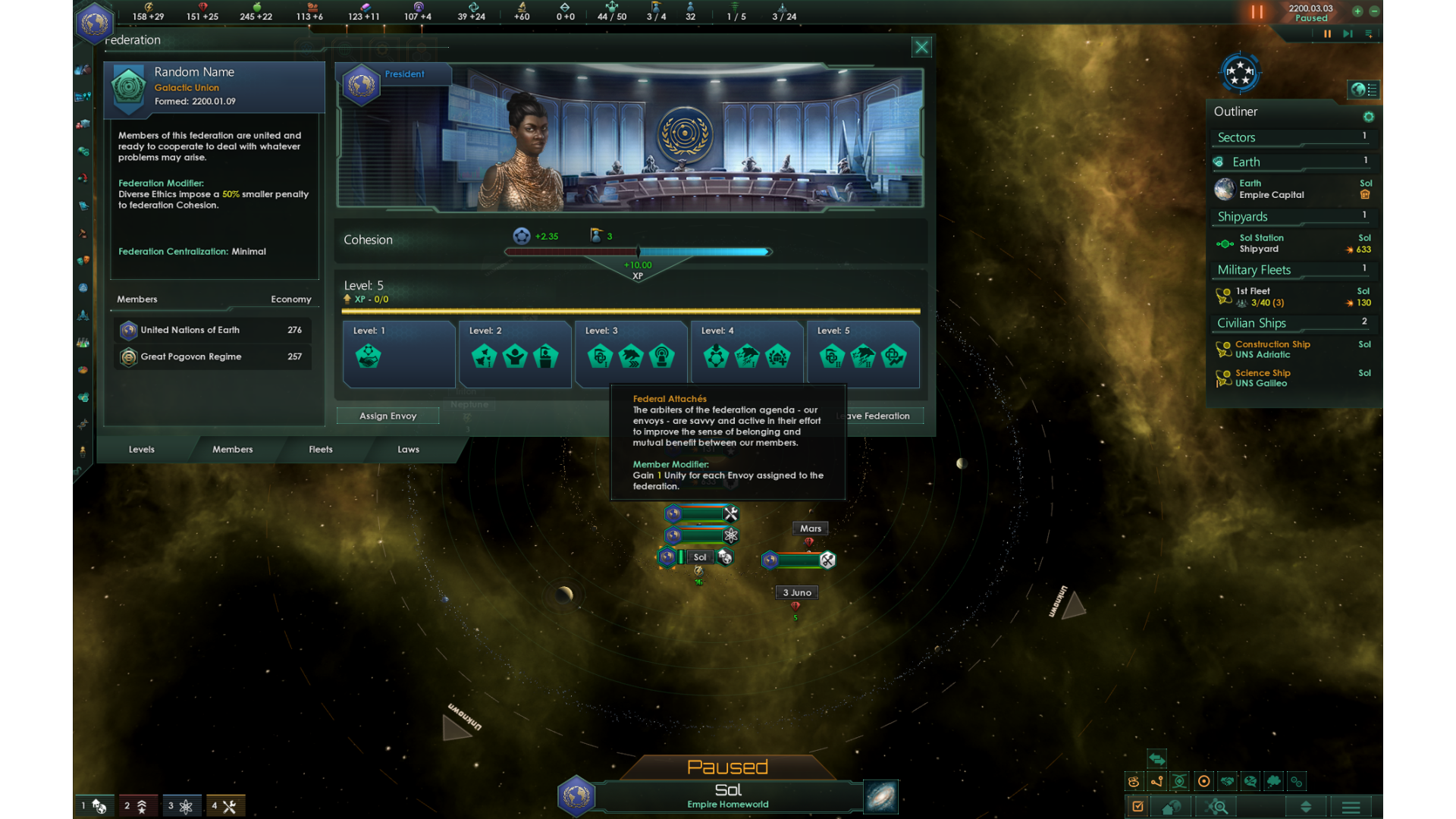Select United Nations of Earth member row

pyautogui.click(x=213, y=330)
